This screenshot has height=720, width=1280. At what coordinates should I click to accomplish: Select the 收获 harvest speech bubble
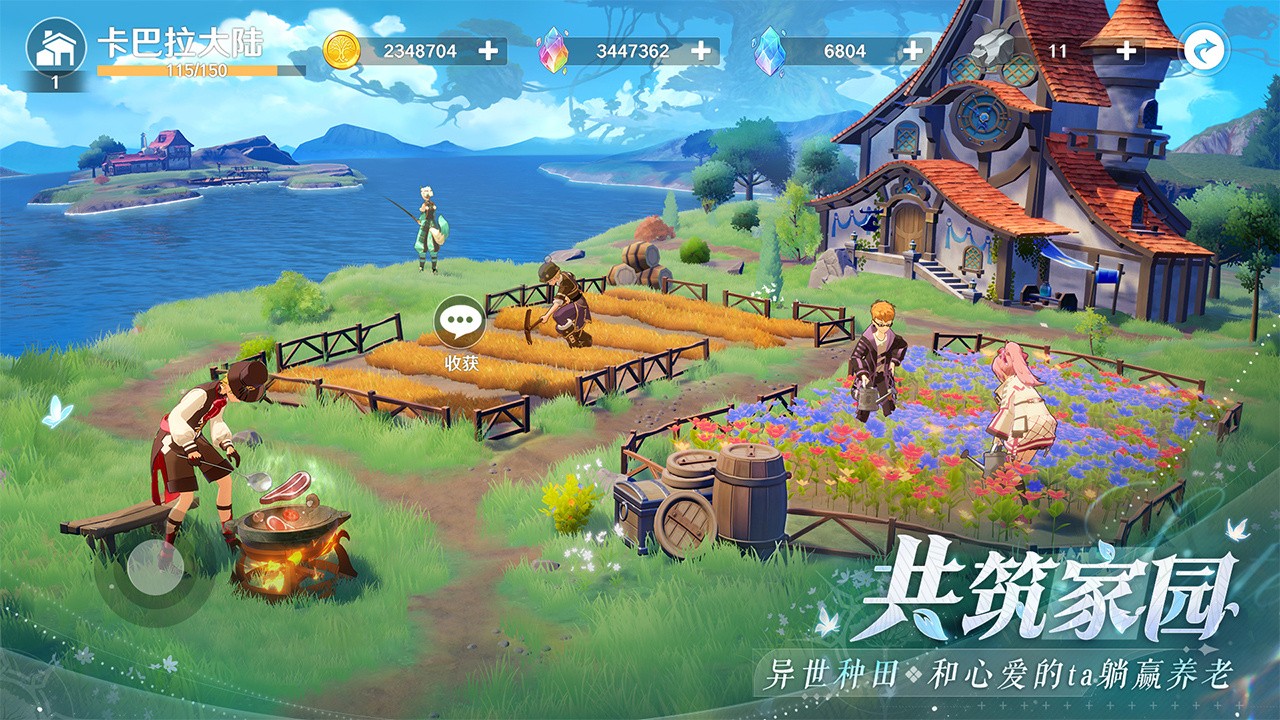[x=460, y=323]
